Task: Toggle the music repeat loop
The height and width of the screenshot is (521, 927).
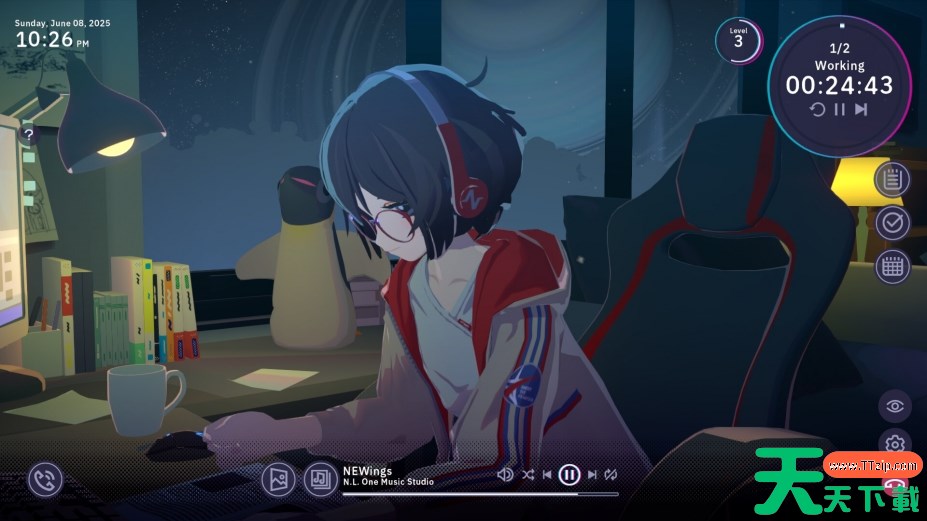Action: 611,475
